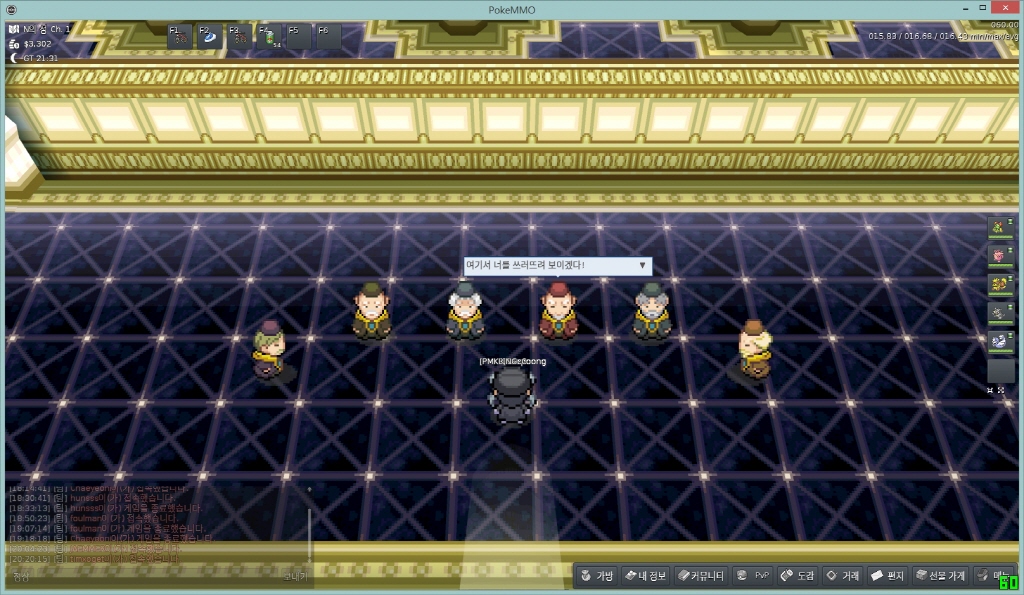1024x595 pixels.
Task: Select the pink Pokémon in party
Action: pyautogui.click(x=1000, y=256)
